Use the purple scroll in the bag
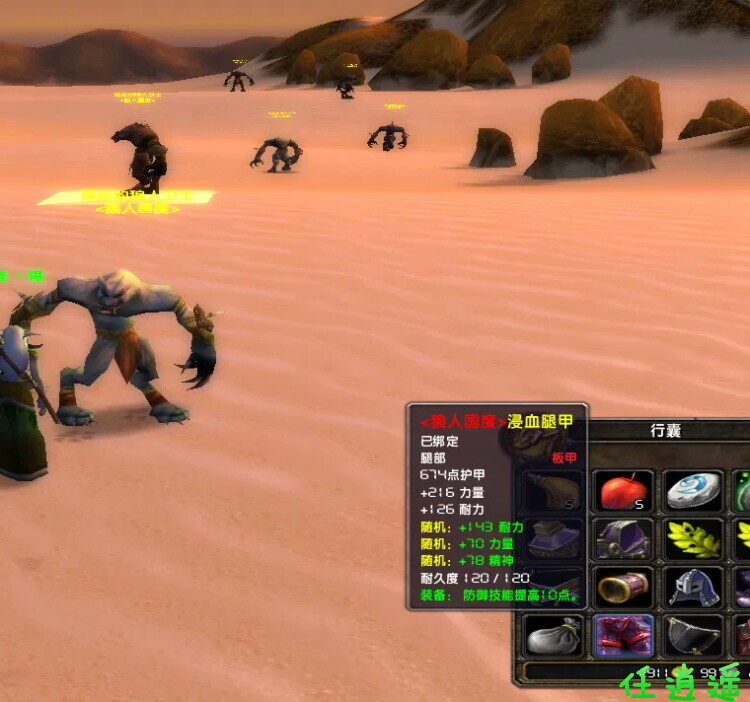 pyautogui.click(x=623, y=587)
